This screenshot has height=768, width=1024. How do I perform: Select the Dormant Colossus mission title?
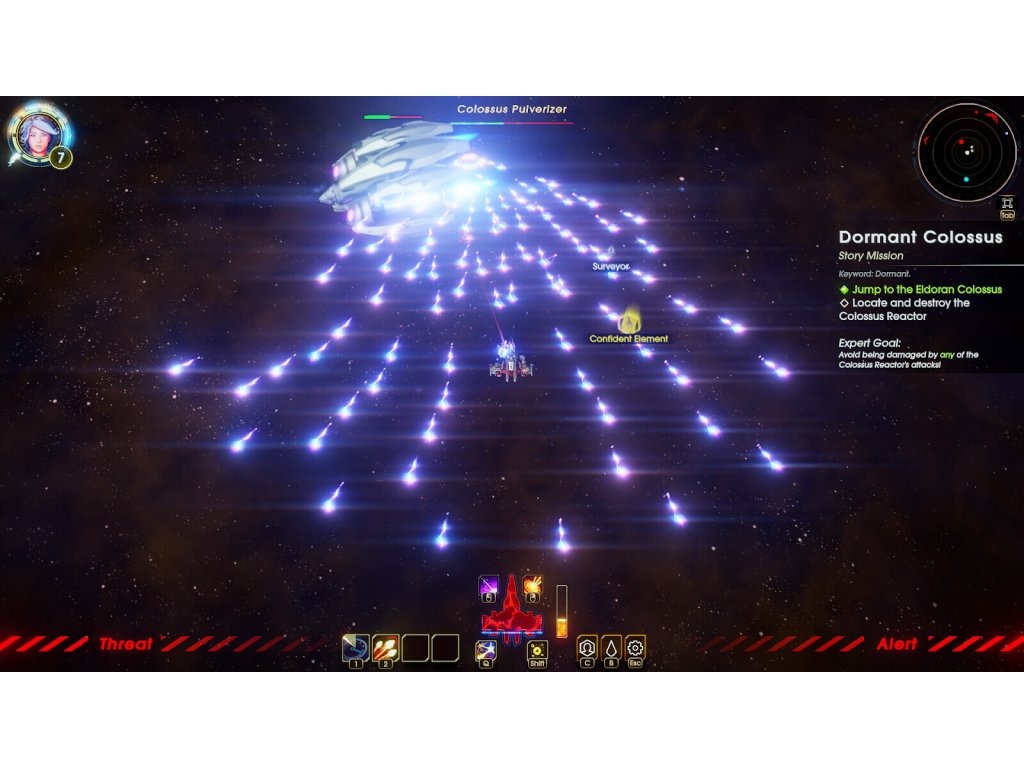(x=920, y=238)
